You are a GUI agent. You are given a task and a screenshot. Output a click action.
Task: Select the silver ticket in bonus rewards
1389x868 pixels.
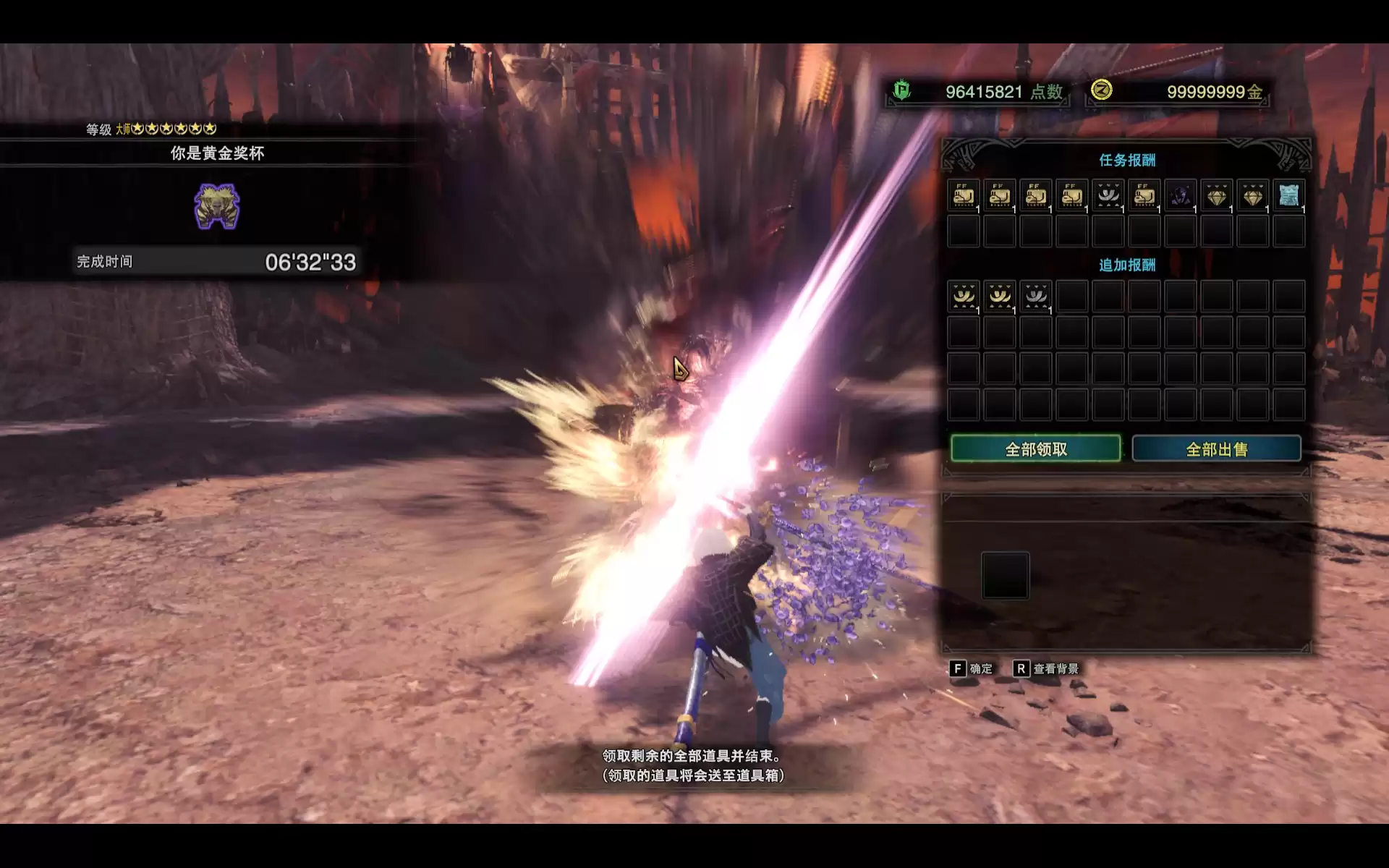(x=1035, y=297)
